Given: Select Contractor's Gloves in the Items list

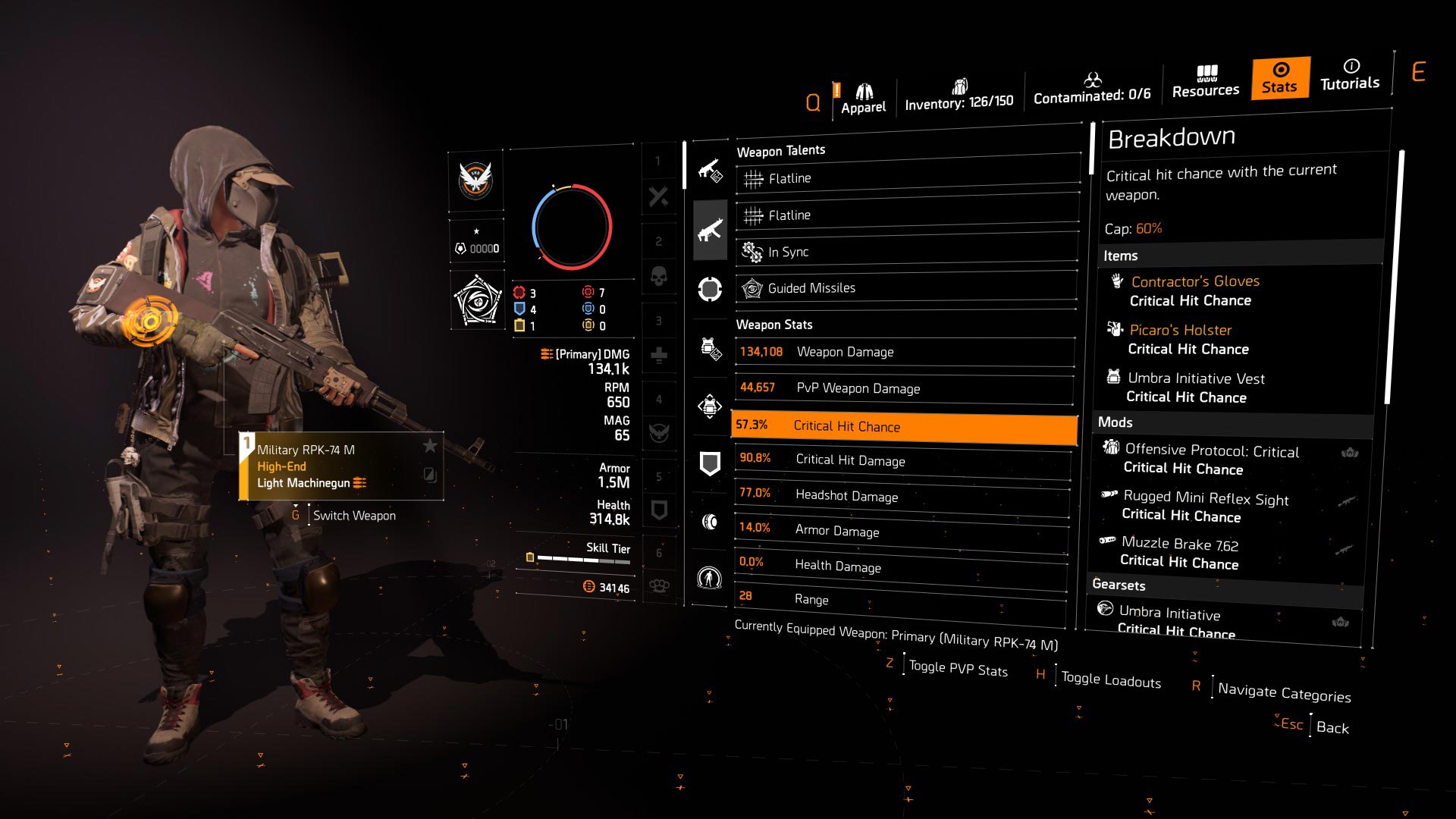Looking at the screenshot, I should click(1194, 281).
